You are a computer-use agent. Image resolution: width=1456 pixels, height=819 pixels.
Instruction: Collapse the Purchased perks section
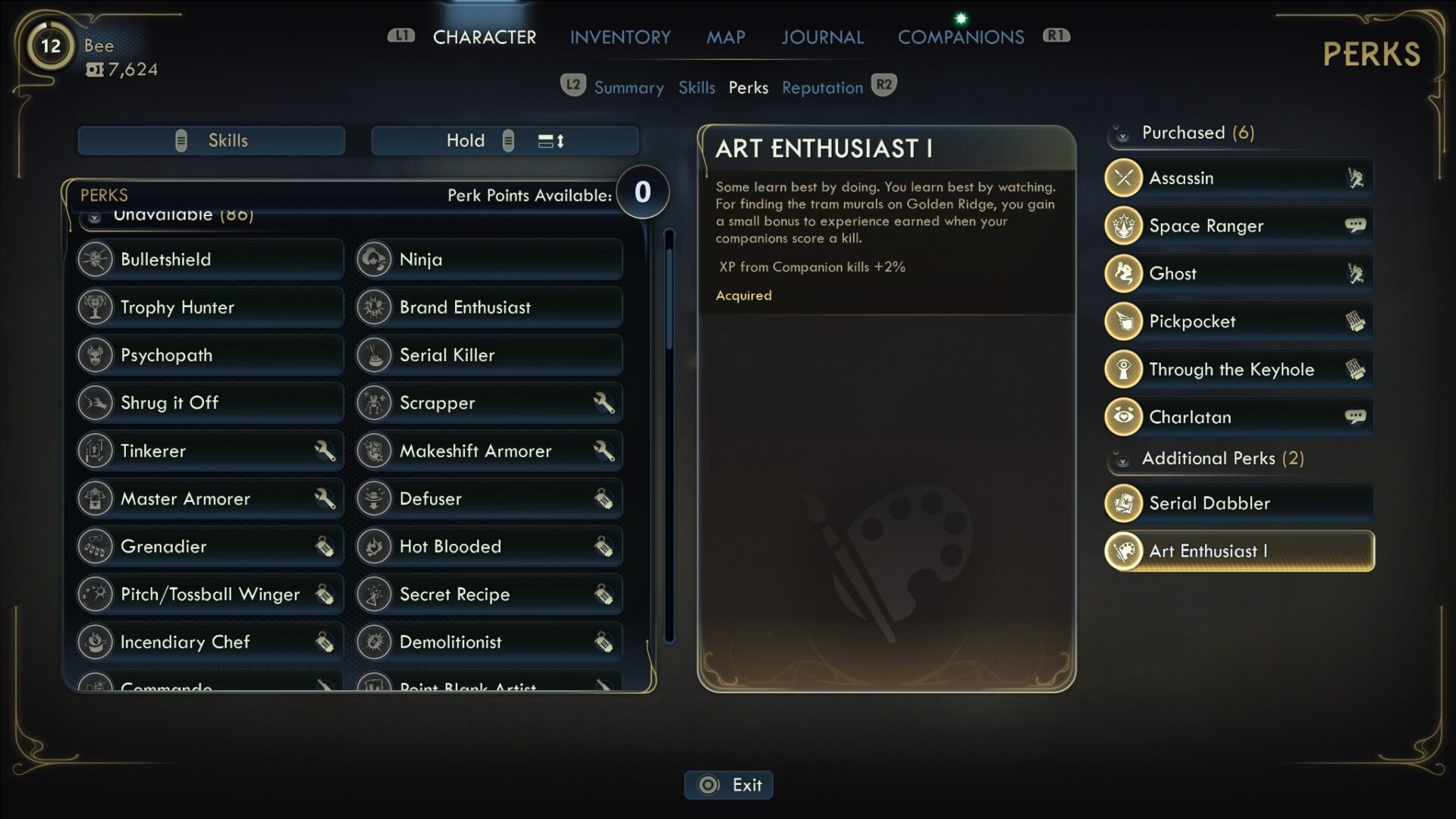coord(1122,135)
